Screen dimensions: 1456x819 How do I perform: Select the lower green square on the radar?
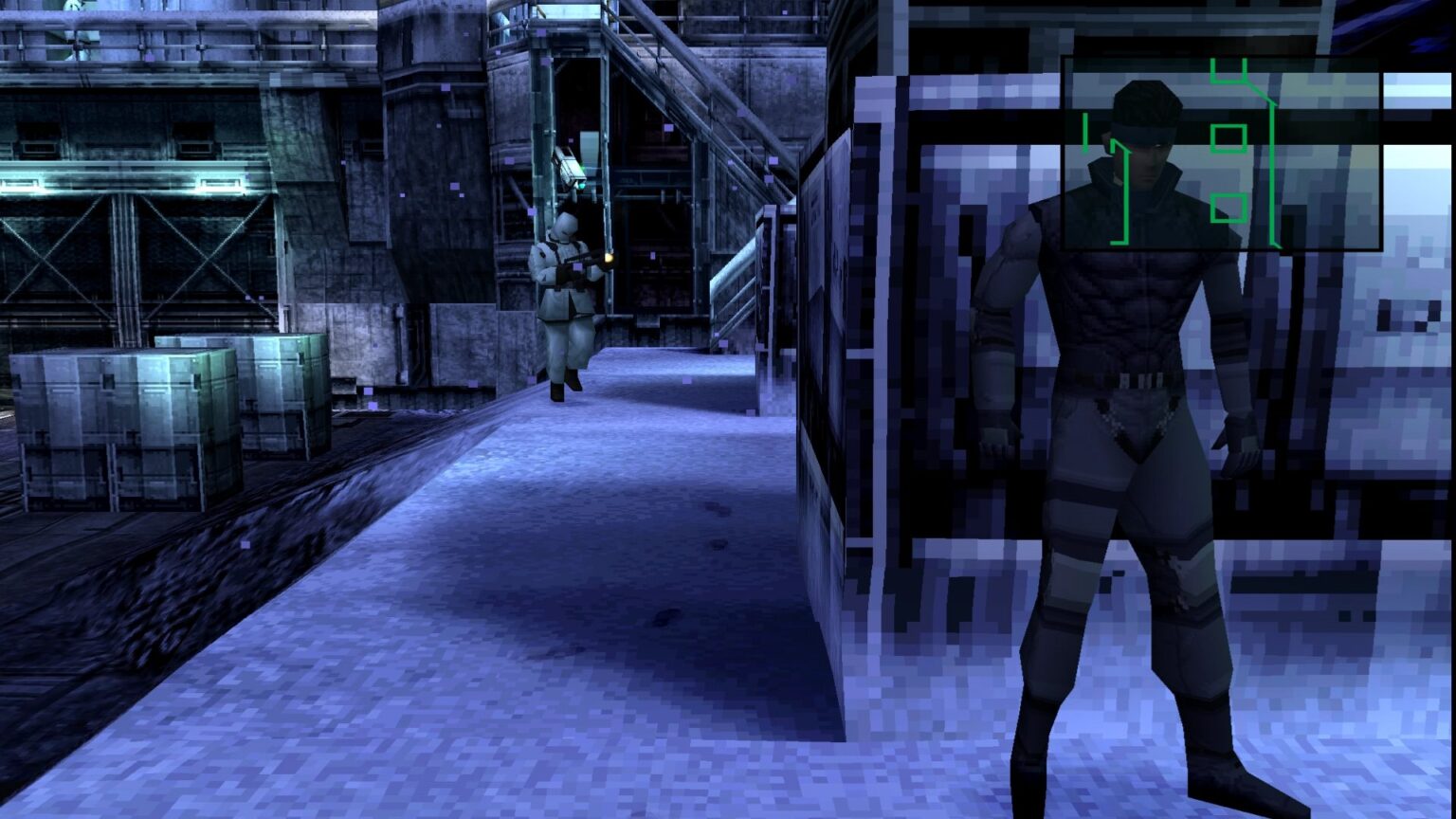pos(1228,208)
